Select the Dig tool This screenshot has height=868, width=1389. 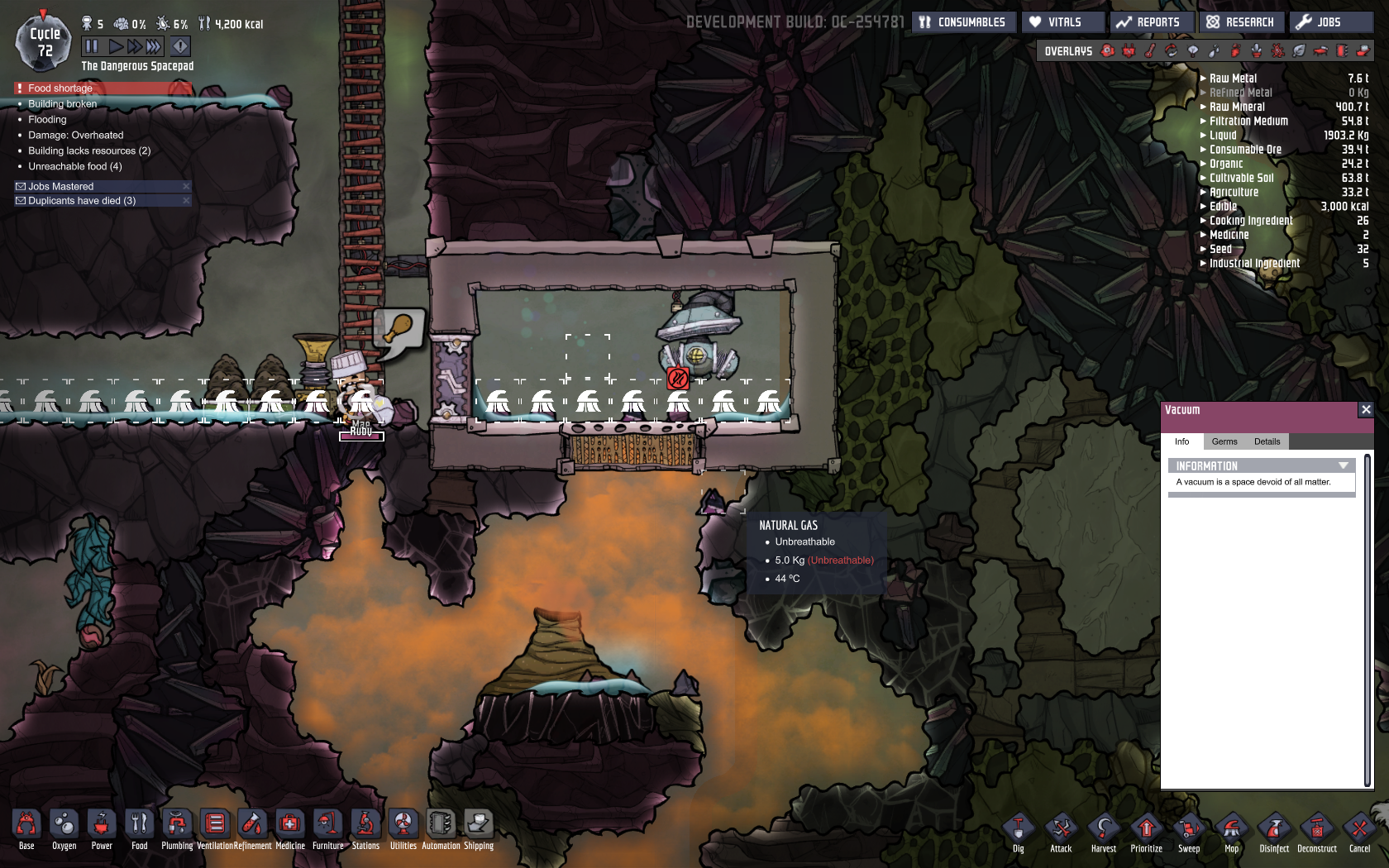1019,832
